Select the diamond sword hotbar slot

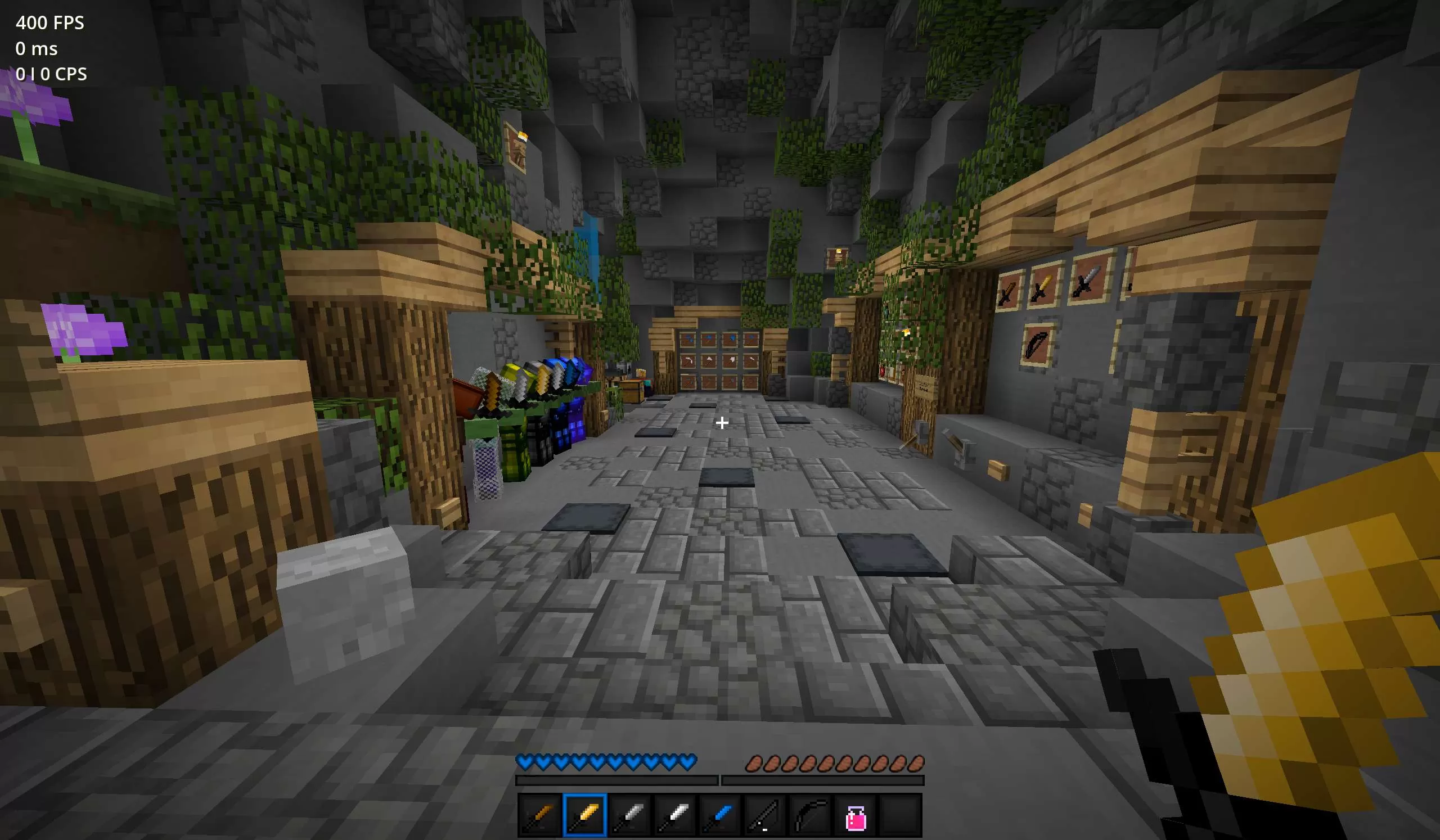tap(720, 815)
